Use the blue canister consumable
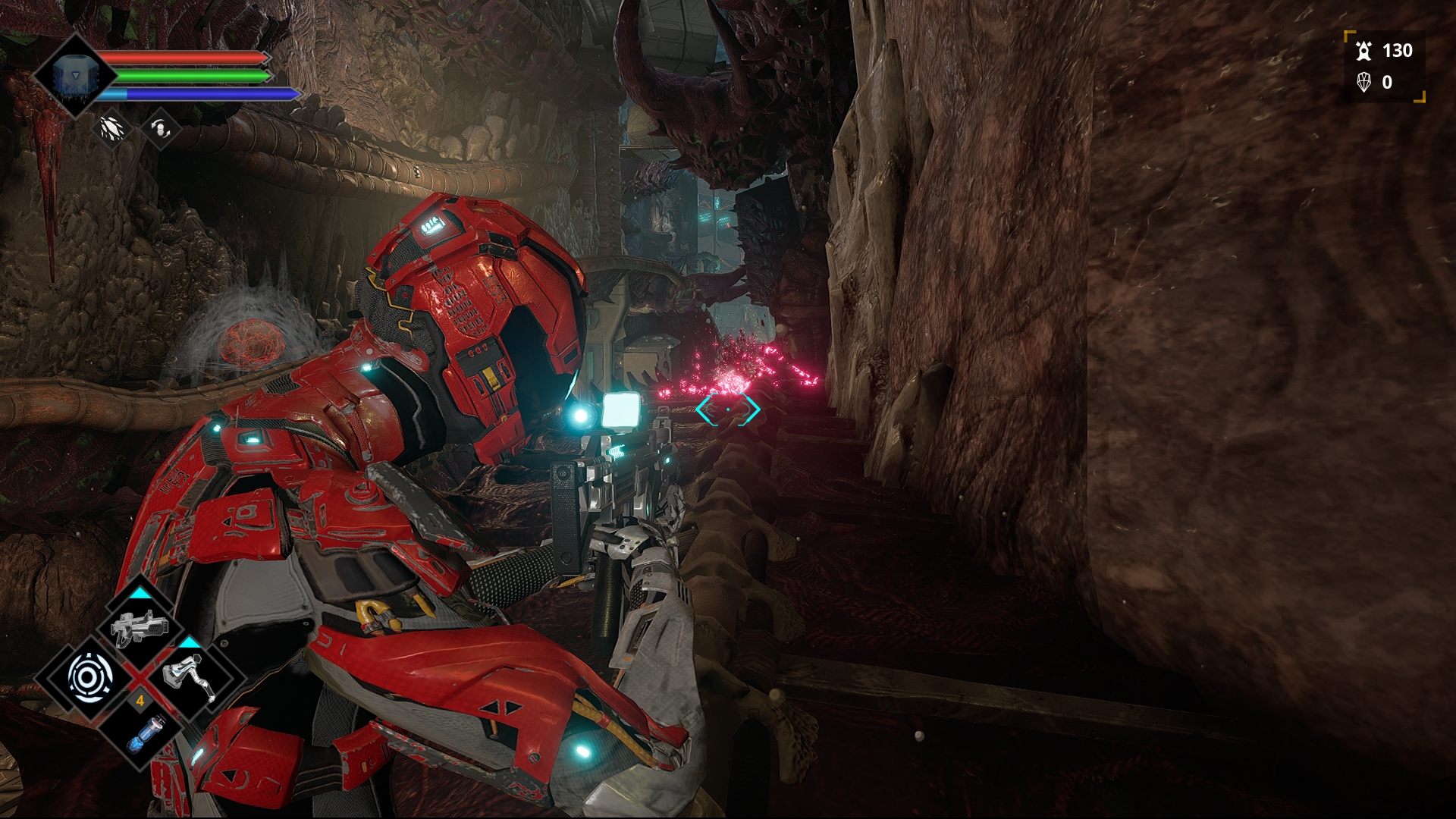 click(x=140, y=732)
